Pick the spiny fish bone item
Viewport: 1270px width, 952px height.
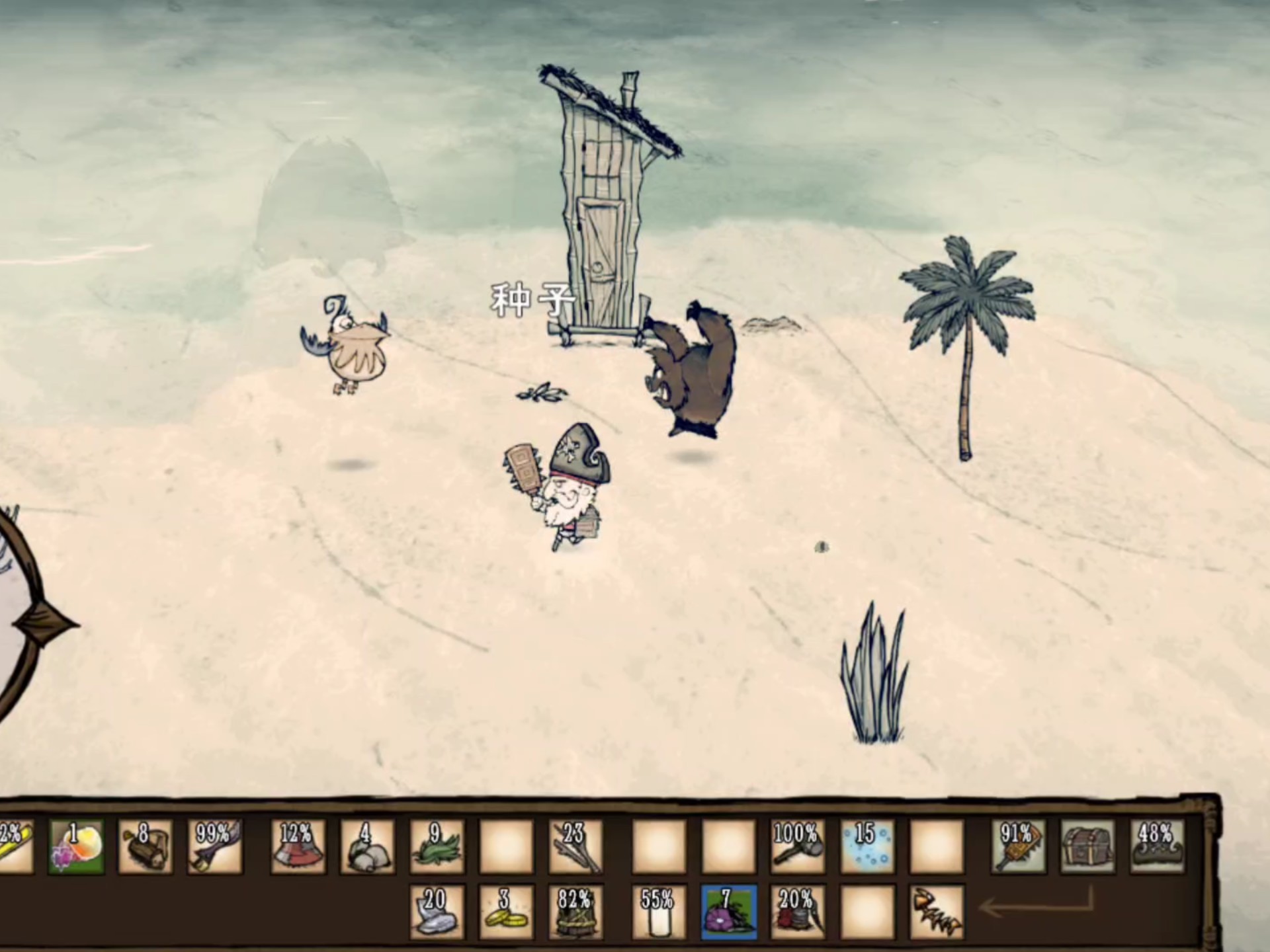(935, 912)
